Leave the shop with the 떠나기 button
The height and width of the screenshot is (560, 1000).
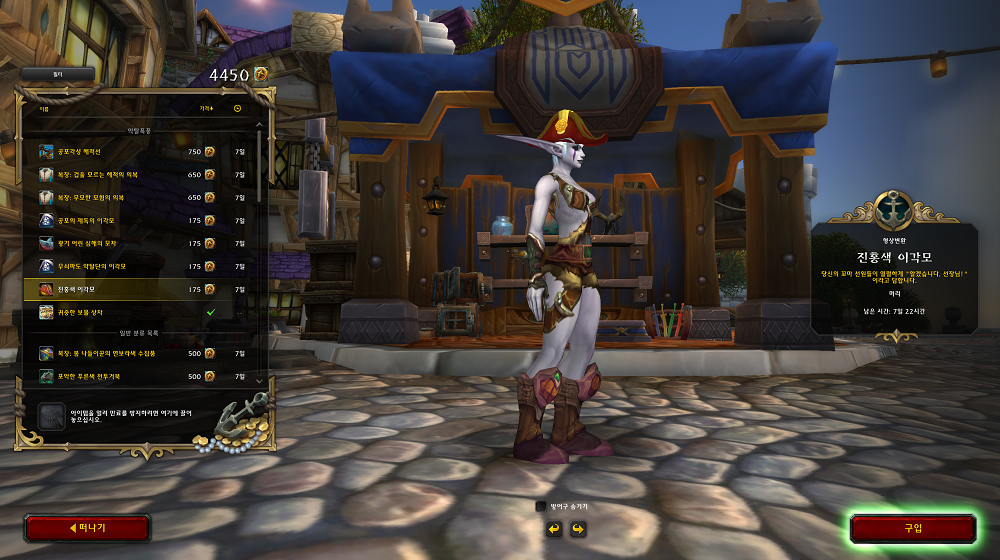[87, 528]
